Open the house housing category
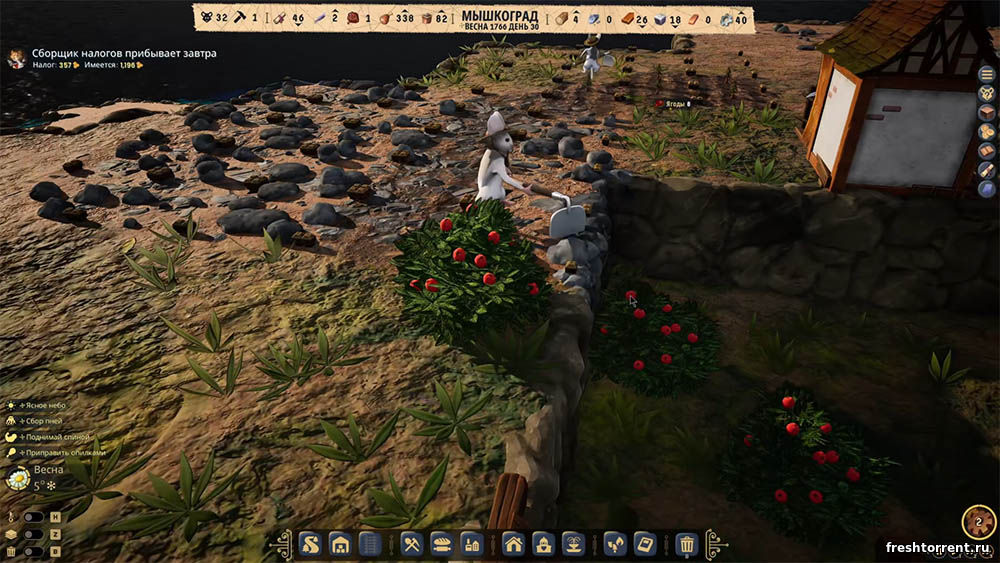The height and width of the screenshot is (563, 1000). pyautogui.click(x=514, y=545)
